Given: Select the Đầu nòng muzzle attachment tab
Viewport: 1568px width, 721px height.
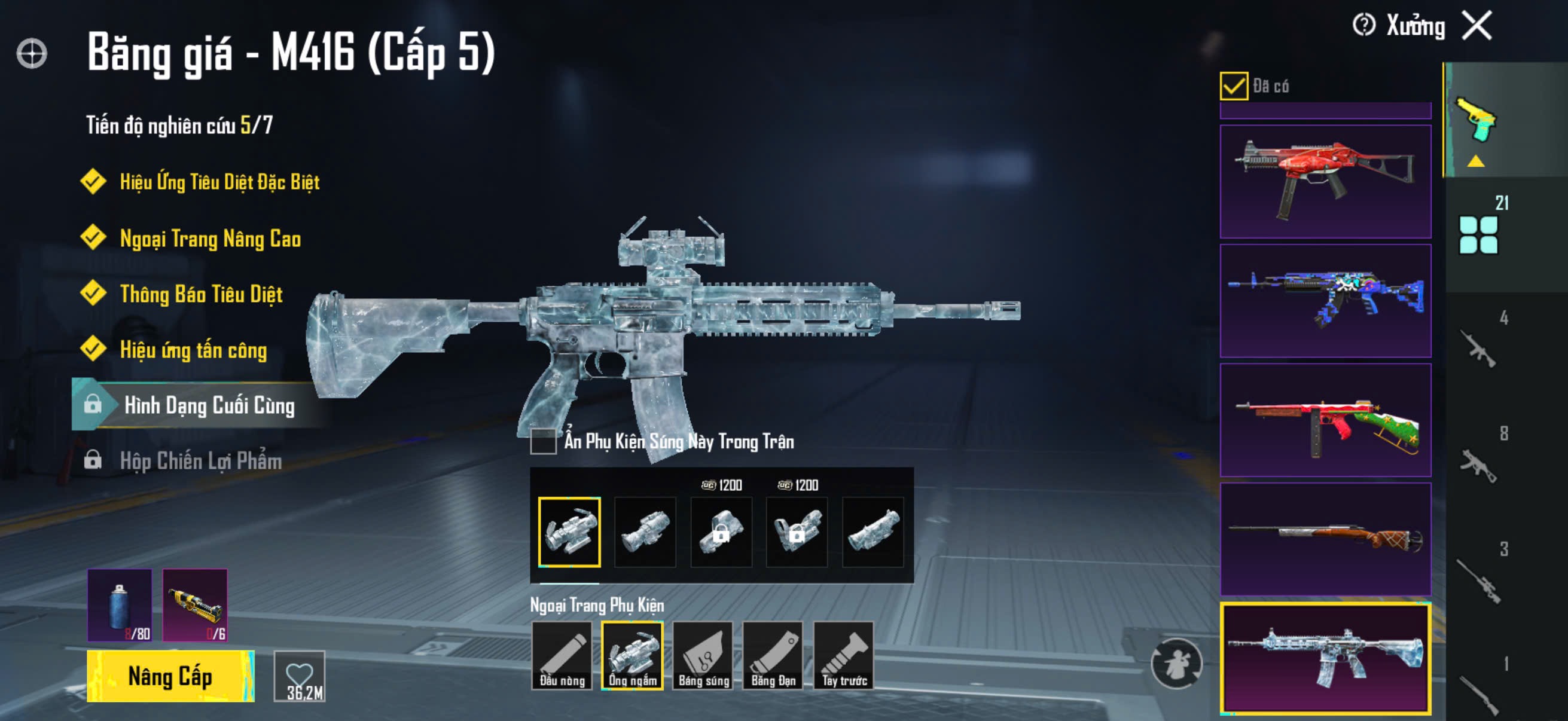Looking at the screenshot, I should tap(562, 655).
